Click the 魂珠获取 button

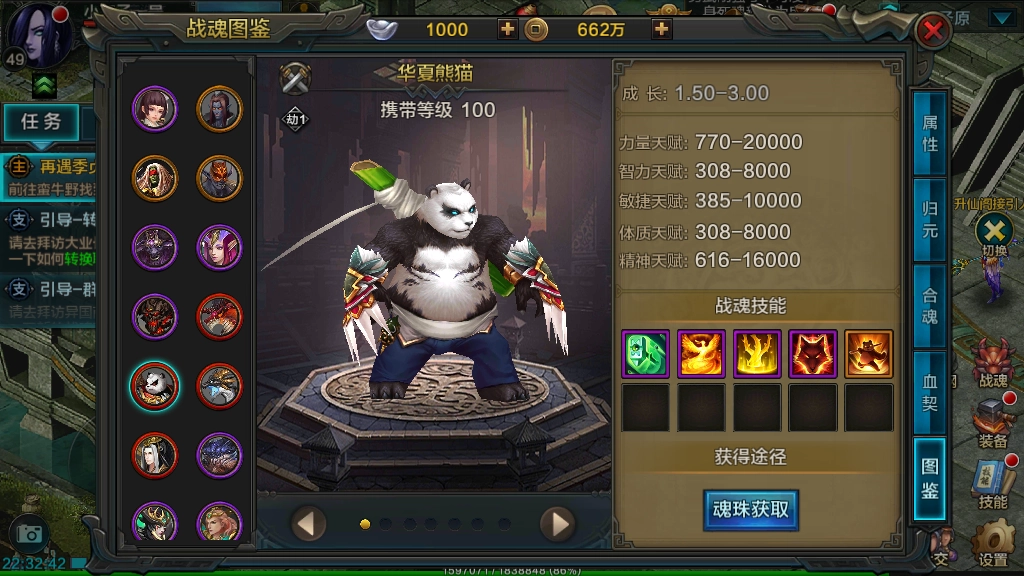tap(750, 509)
